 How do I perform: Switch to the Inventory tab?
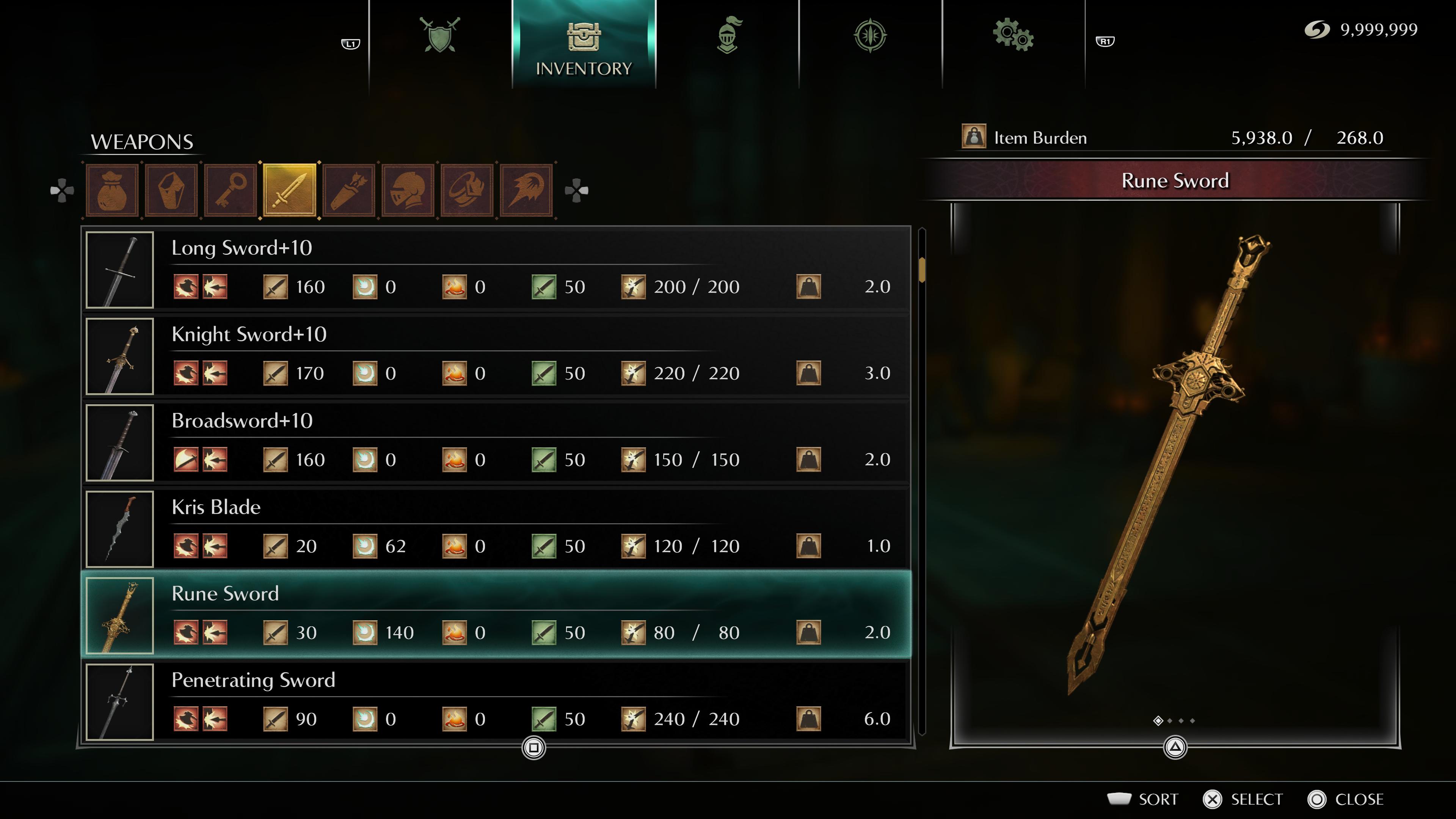click(x=583, y=45)
